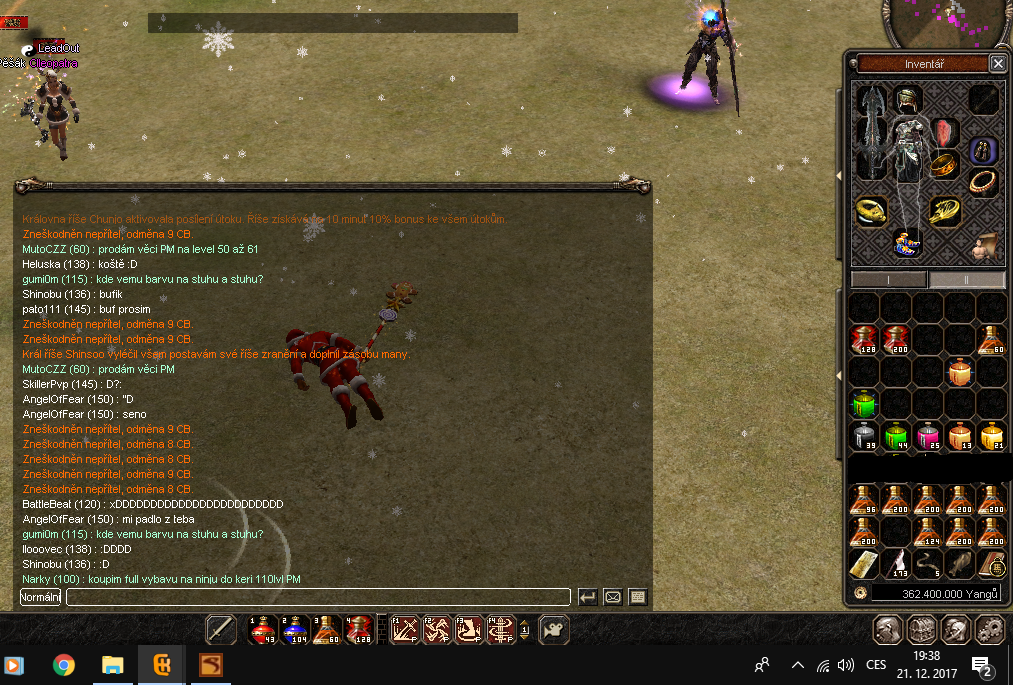
Task: Close the Inventář window
Action: pyautogui.click(x=997, y=63)
